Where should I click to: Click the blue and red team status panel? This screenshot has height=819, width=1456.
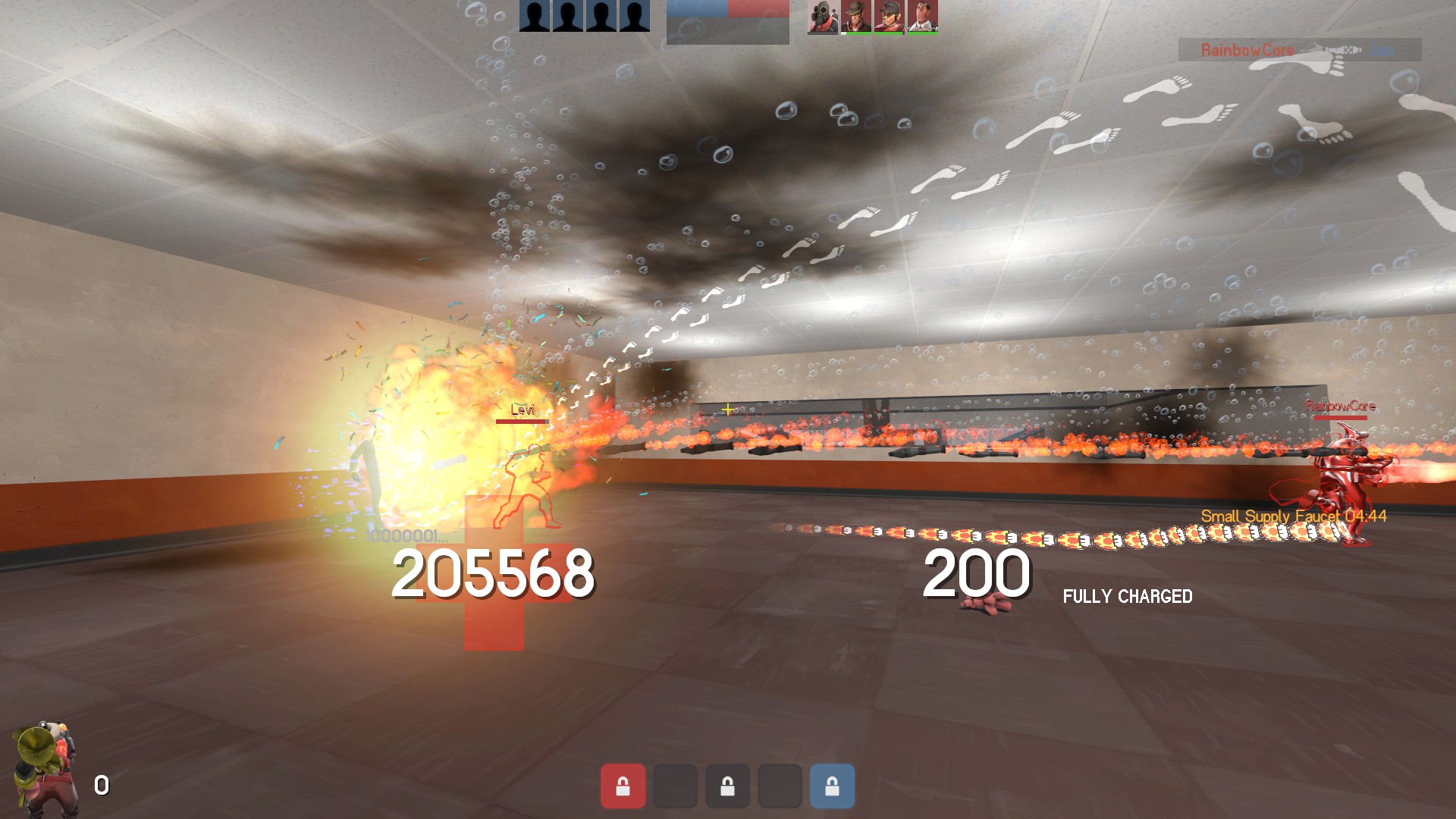tap(727, 21)
